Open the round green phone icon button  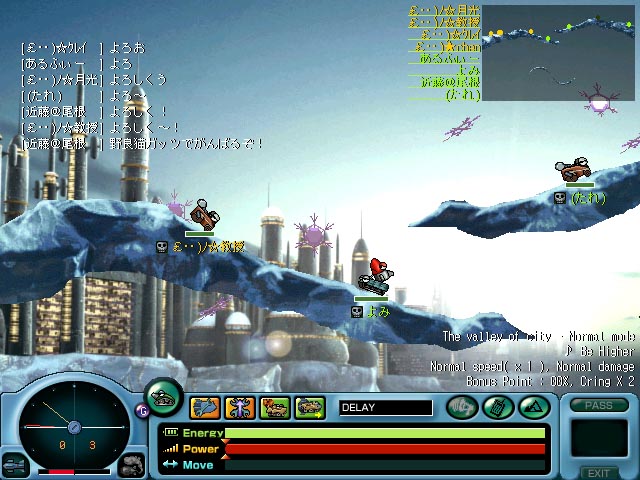(x=496, y=407)
